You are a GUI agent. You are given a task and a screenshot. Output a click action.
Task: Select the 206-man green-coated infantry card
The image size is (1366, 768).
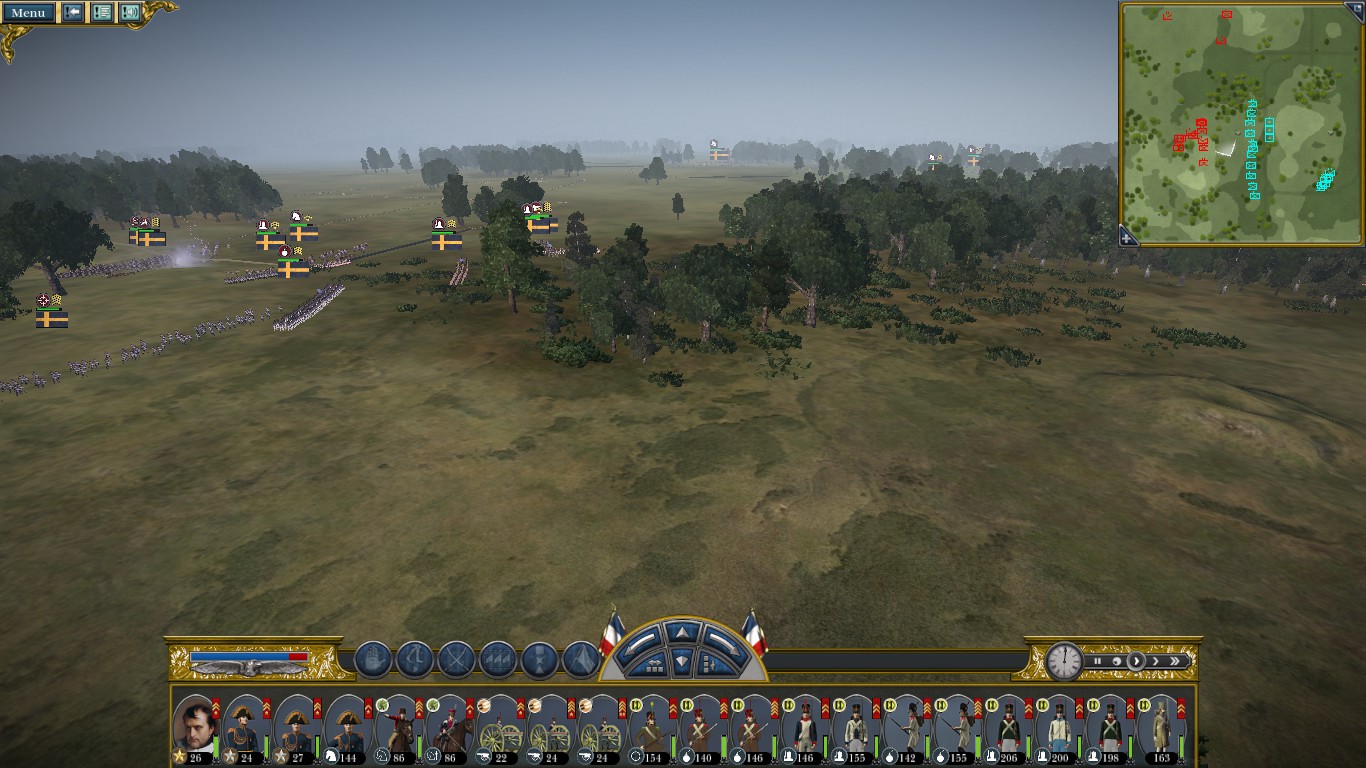[x=1008, y=728]
